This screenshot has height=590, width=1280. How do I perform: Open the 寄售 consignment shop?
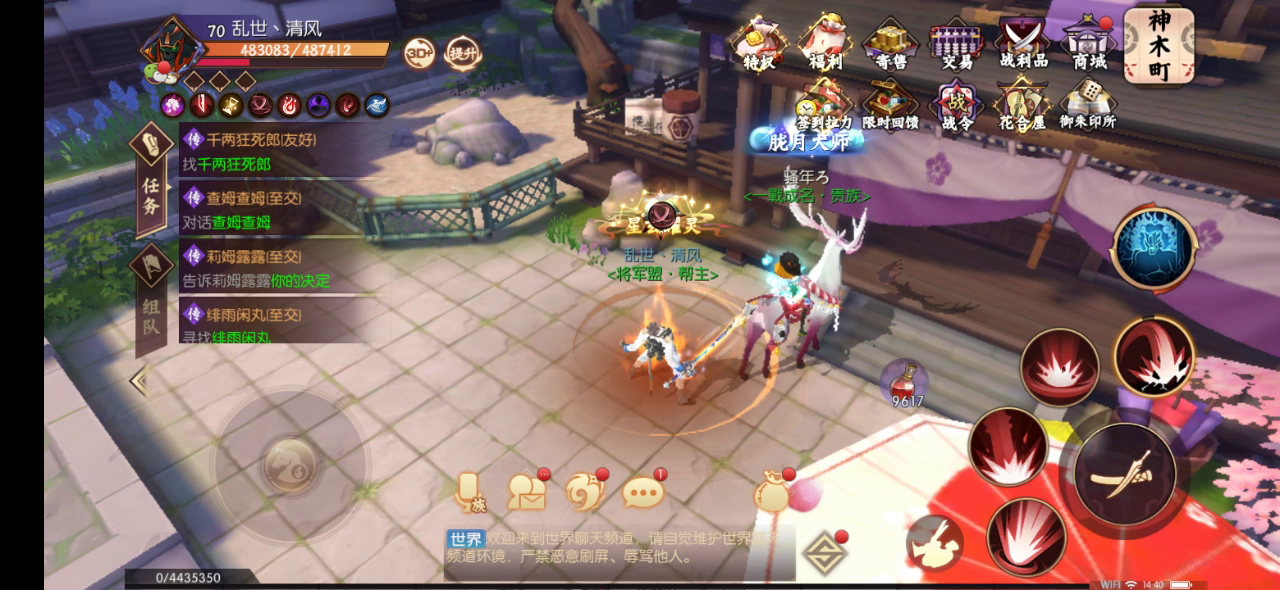(x=890, y=44)
